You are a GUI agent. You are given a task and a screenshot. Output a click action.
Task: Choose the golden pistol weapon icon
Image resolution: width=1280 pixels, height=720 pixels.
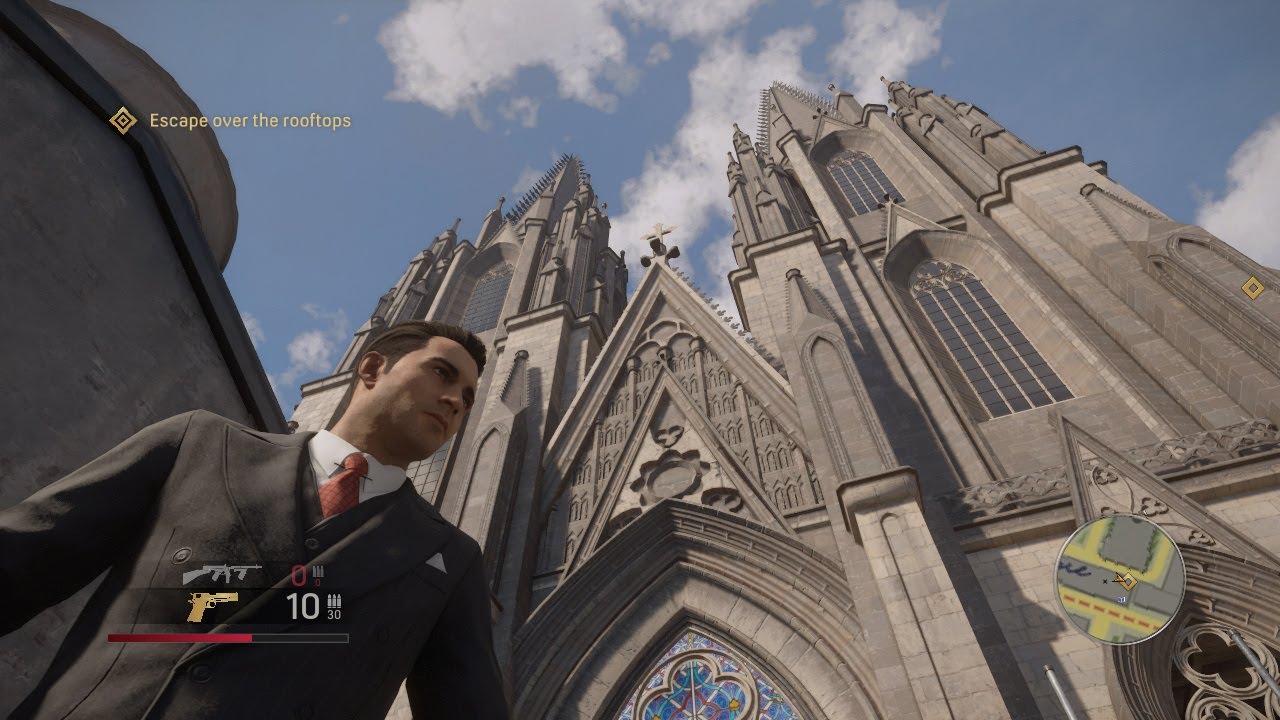coord(212,605)
